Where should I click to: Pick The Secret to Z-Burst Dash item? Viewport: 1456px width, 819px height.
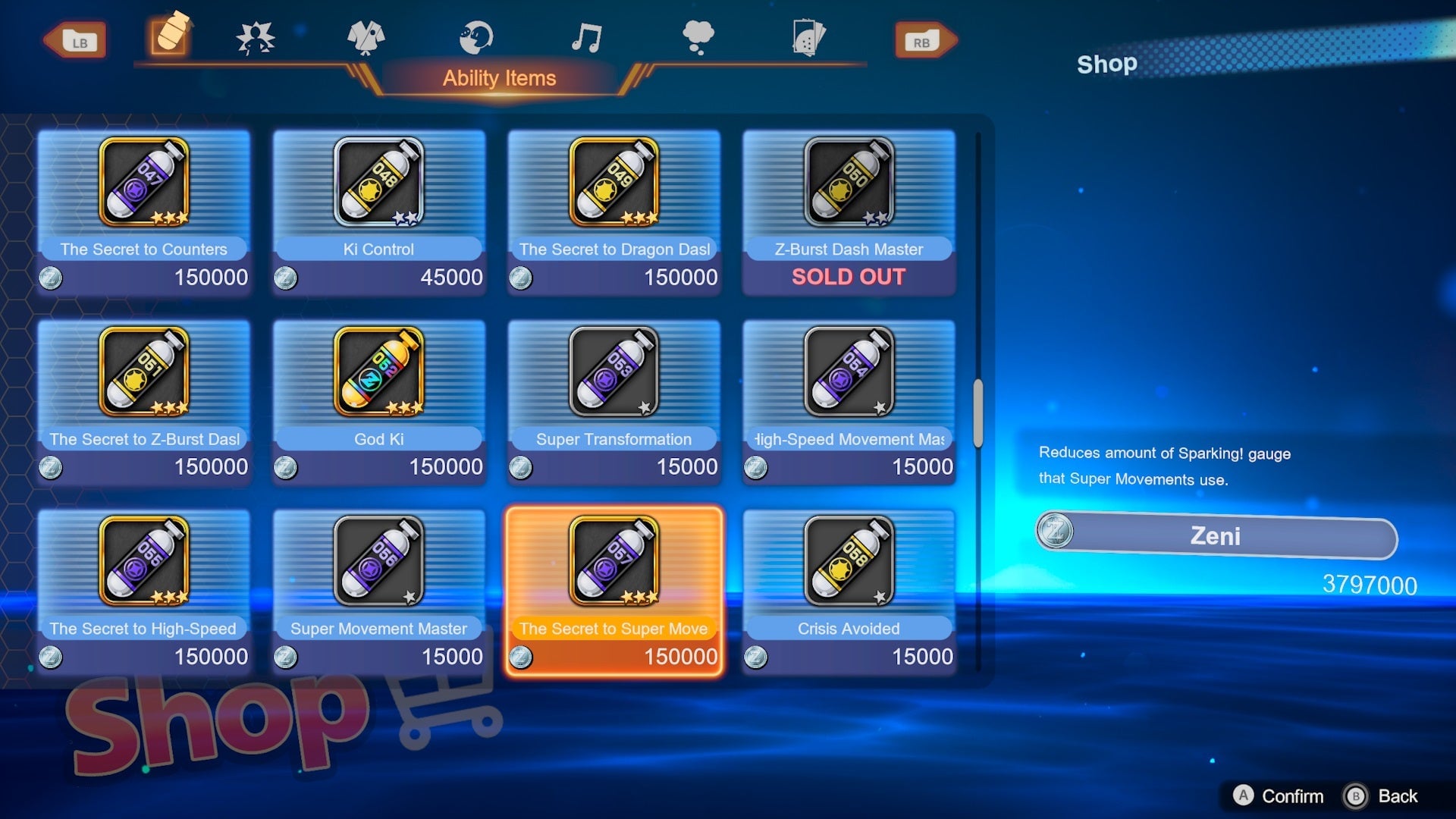click(x=143, y=401)
